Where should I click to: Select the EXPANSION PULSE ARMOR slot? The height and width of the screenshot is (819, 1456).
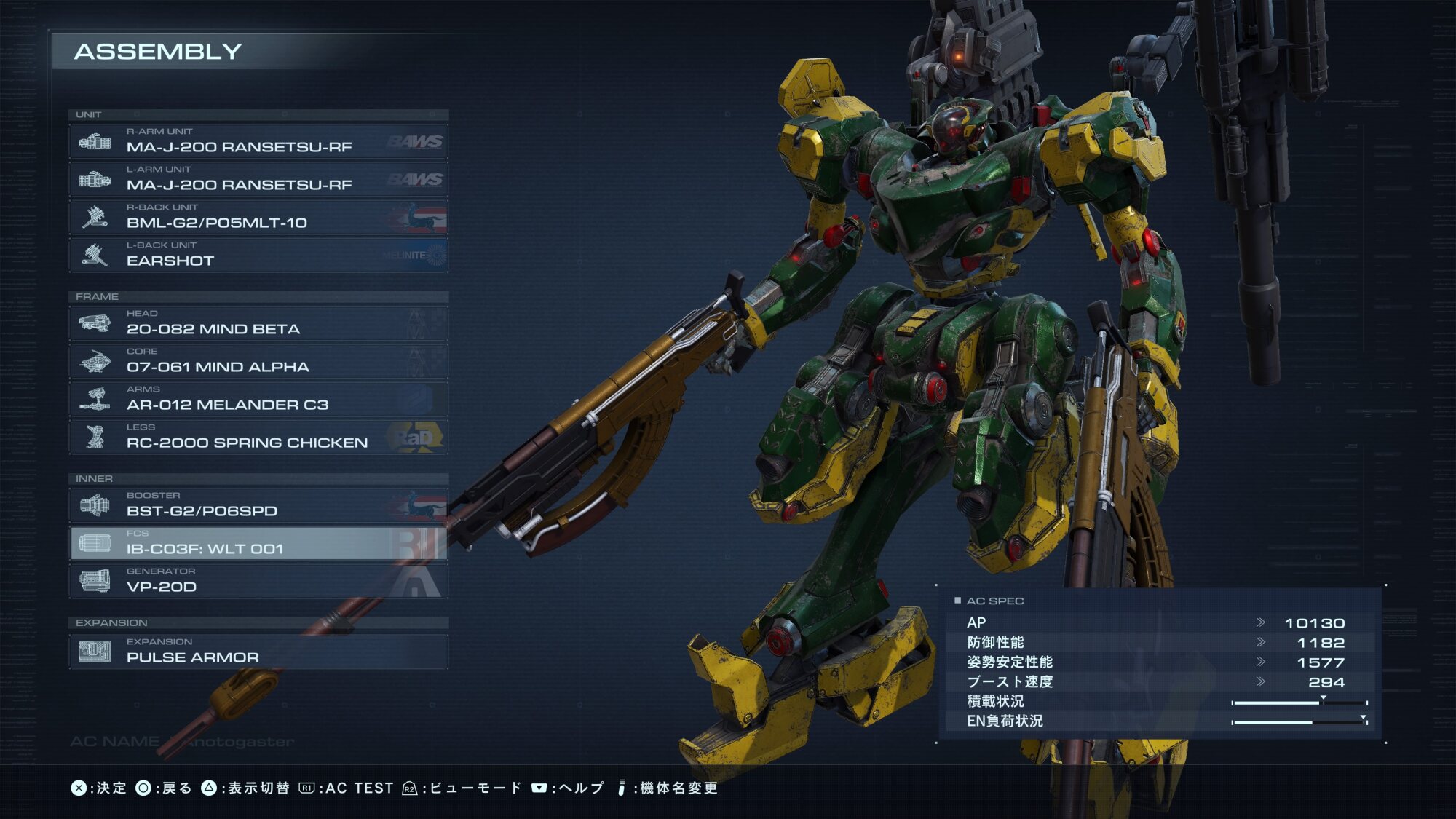click(x=258, y=652)
